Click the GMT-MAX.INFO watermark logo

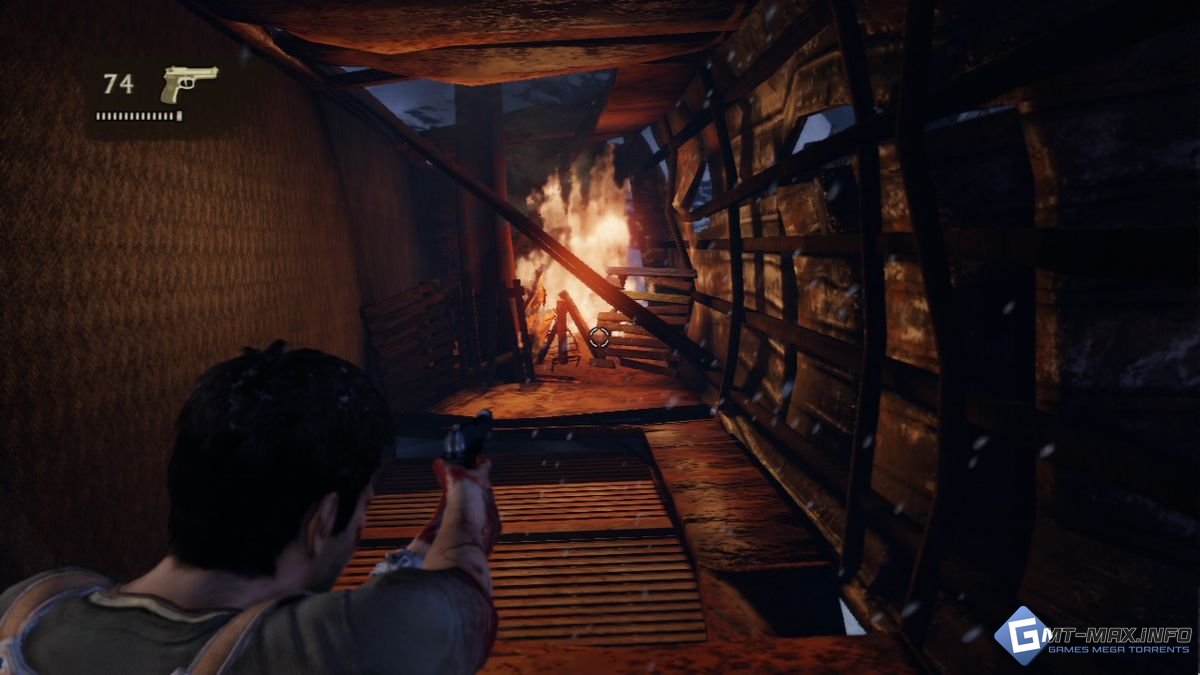tap(1092, 638)
